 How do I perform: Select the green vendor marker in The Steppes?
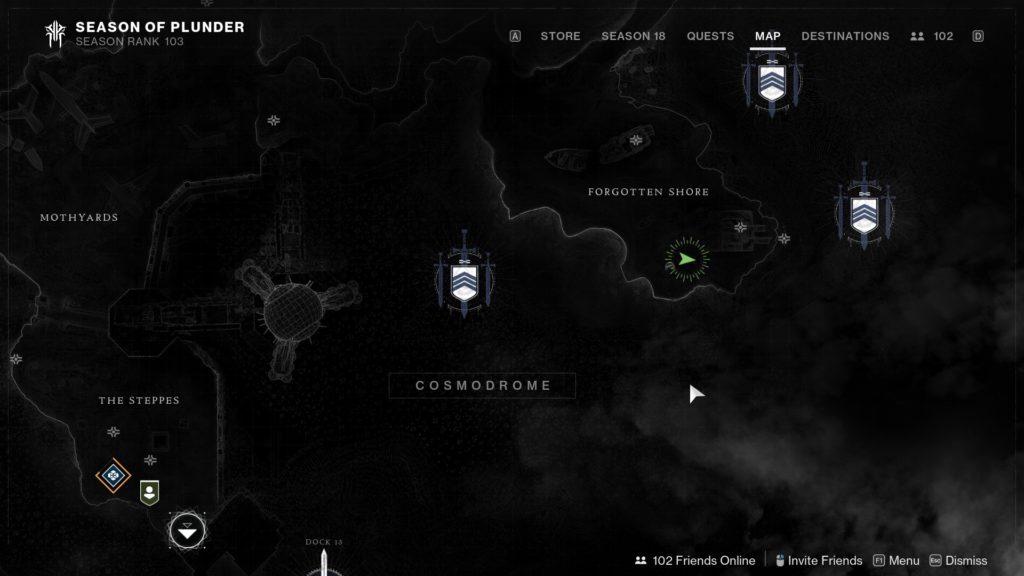pyautogui.click(x=149, y=492)
